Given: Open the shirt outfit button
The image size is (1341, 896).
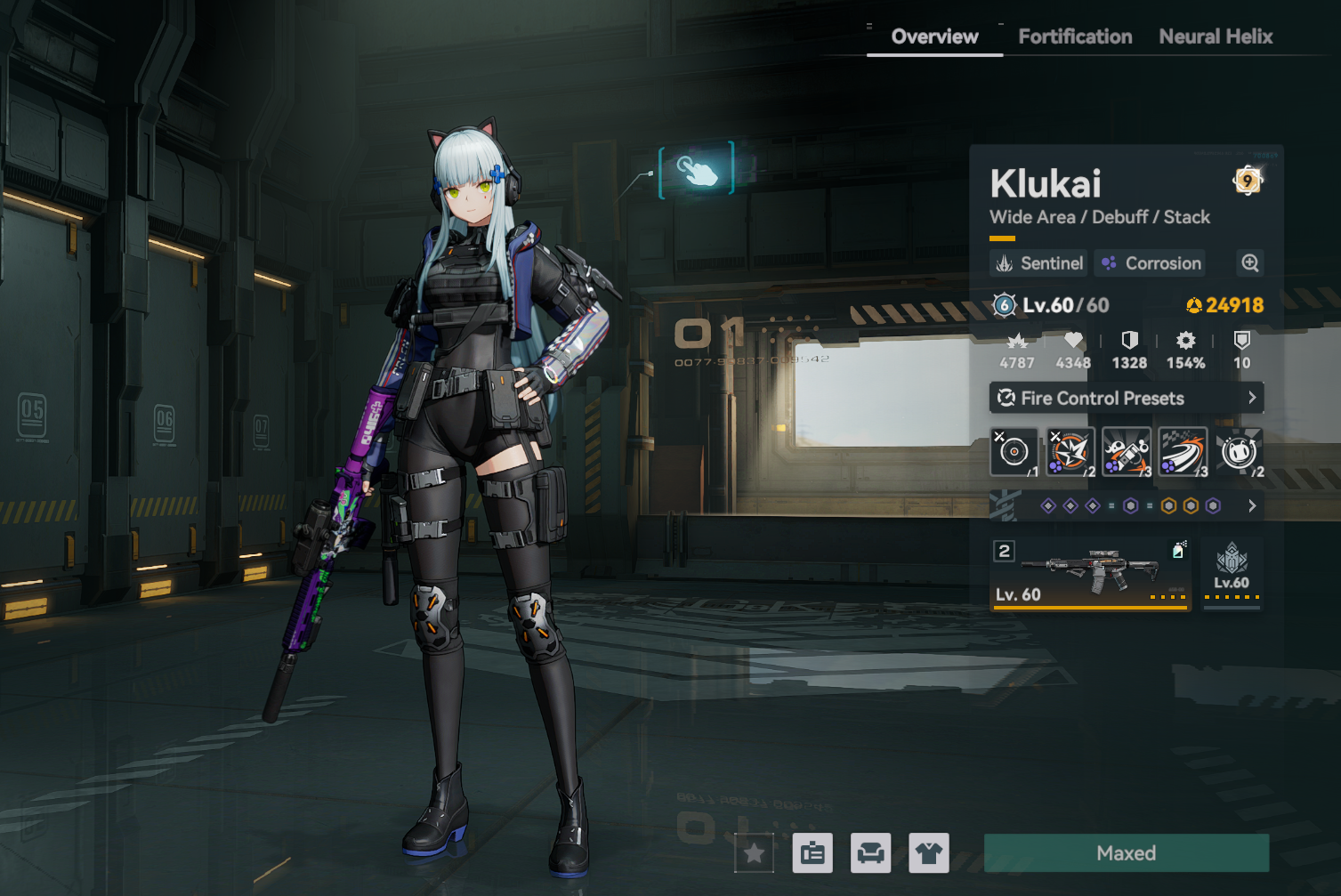Looking at the screenshot, I should point(929,854).
